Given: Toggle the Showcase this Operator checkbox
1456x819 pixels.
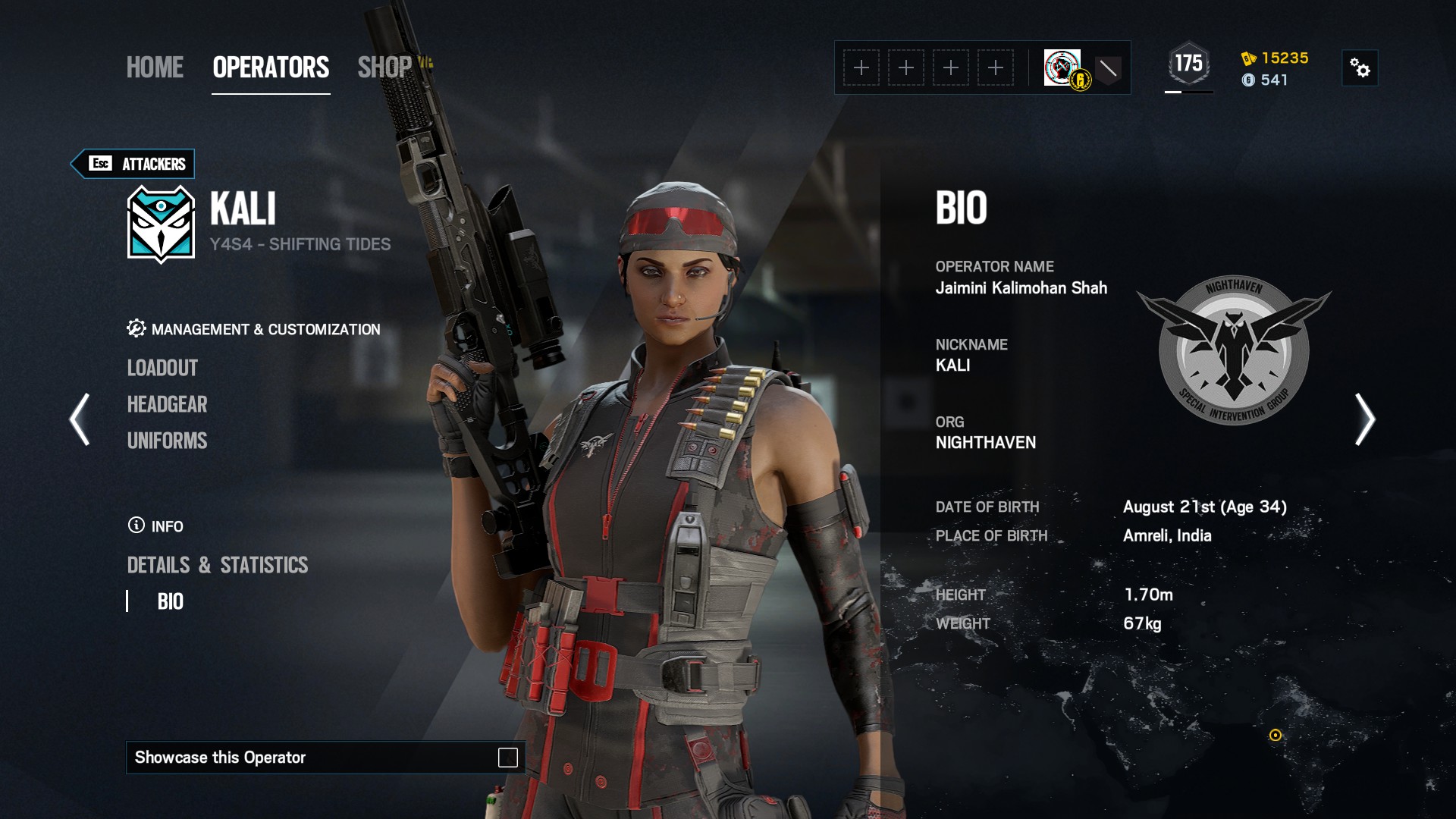Looking at the screenshot, I should 507,758.
